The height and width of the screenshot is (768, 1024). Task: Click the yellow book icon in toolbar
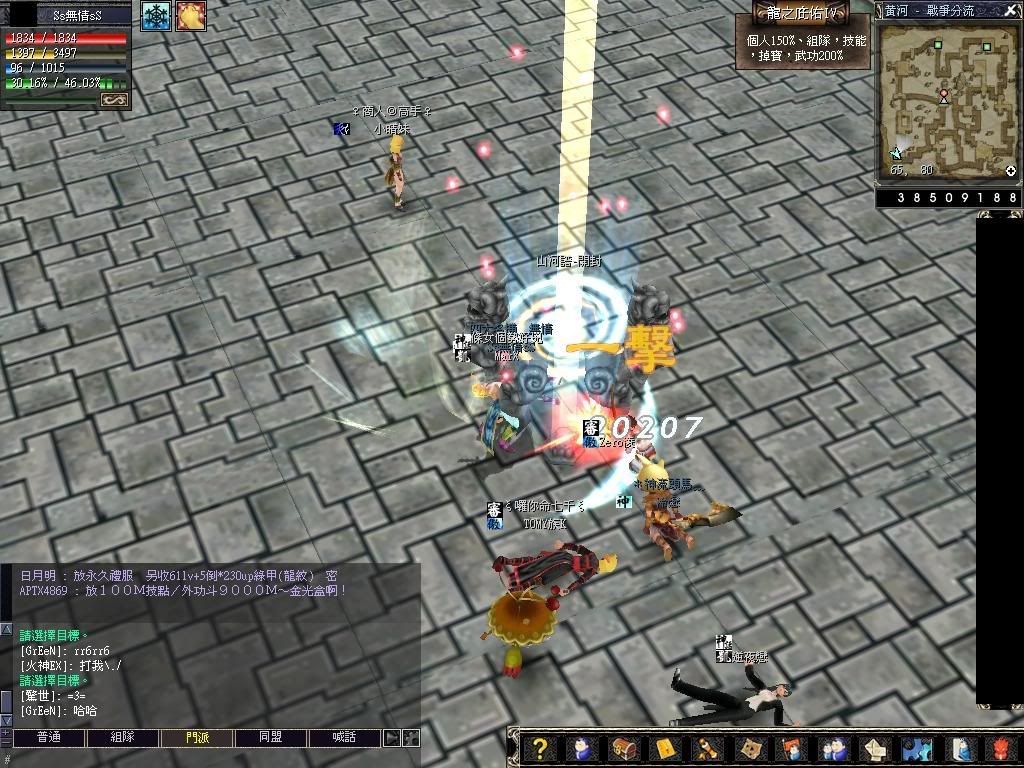[x=664, y=748]
